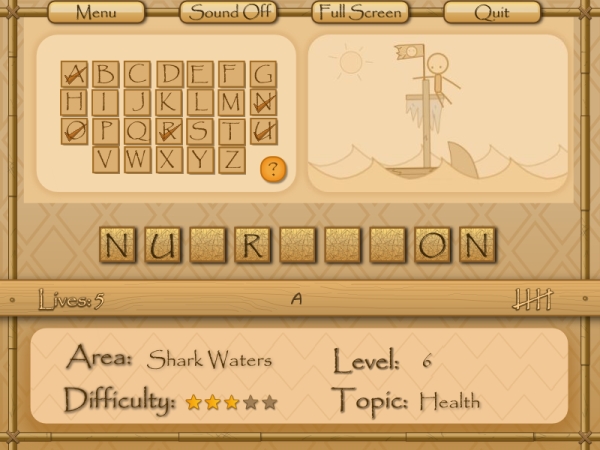Switch to Full Screen mode

coord(359,13)
